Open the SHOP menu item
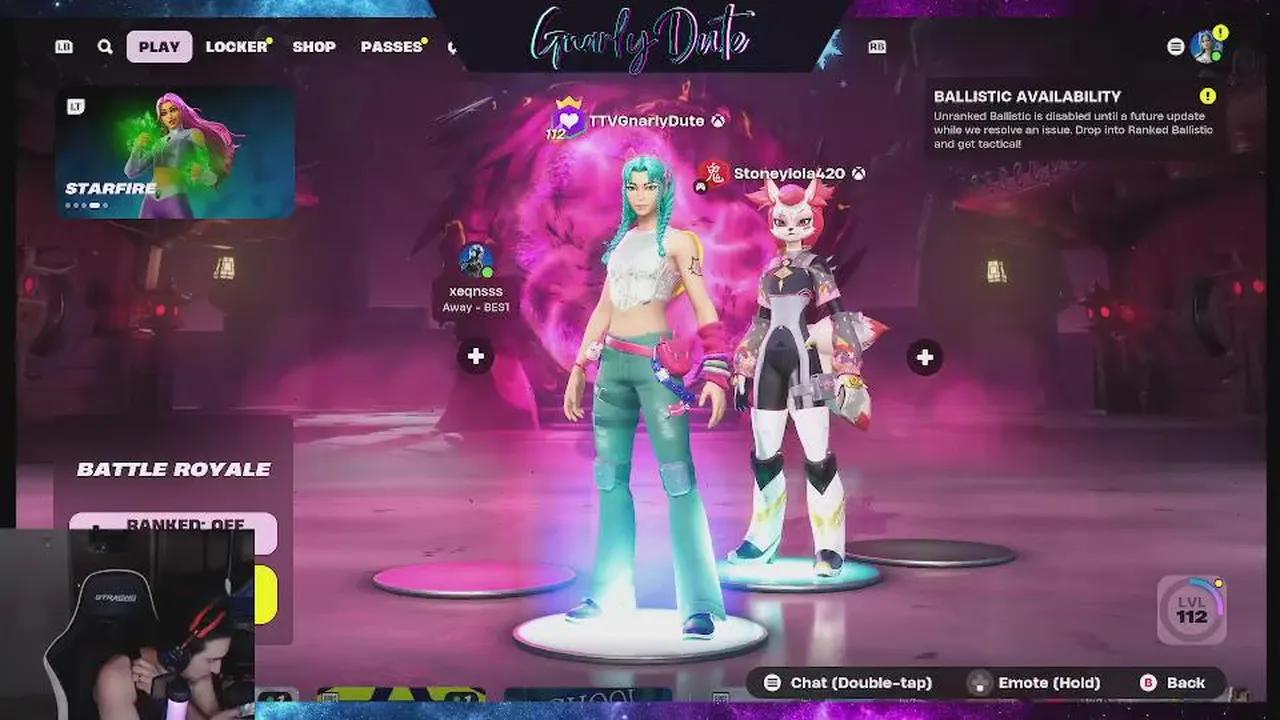1280x720 pixels. [x=314, y=46]
